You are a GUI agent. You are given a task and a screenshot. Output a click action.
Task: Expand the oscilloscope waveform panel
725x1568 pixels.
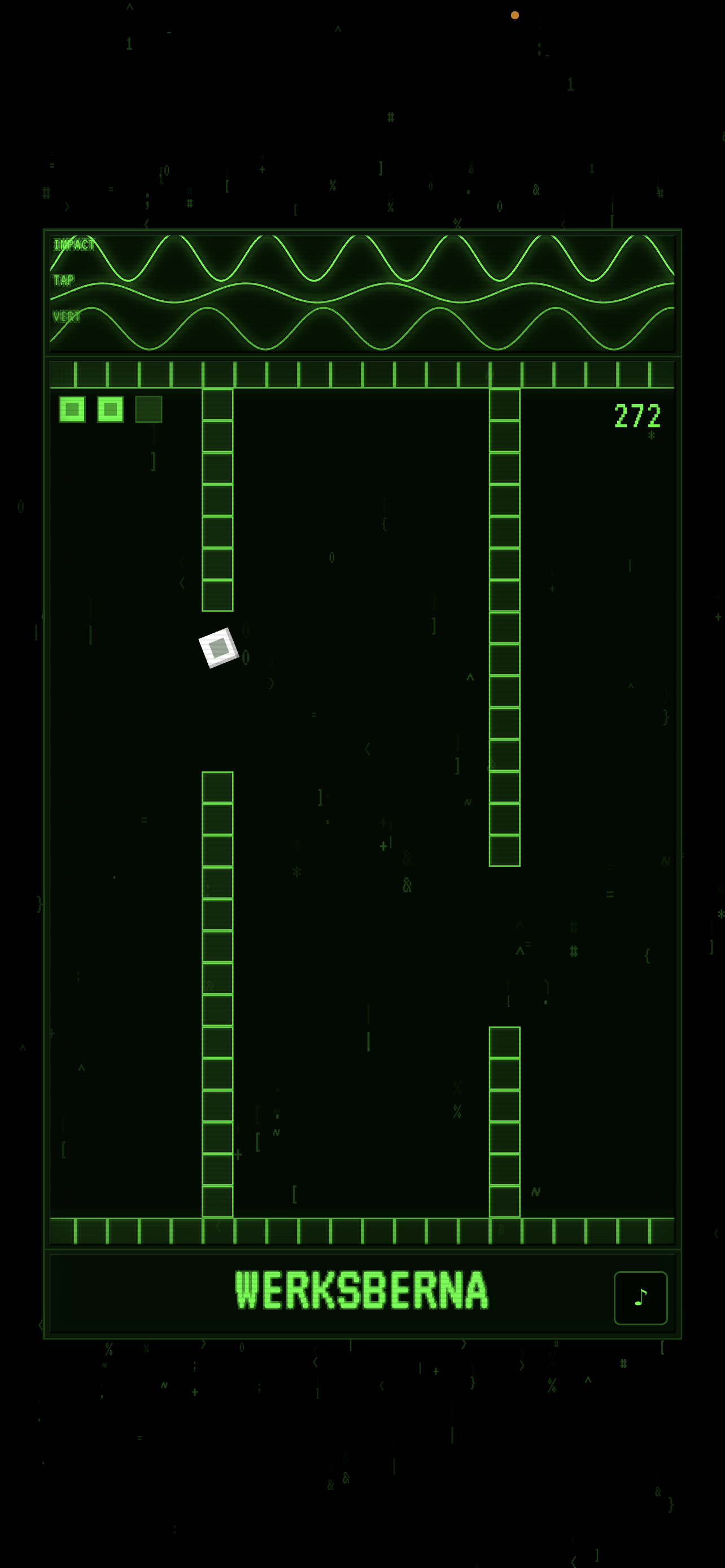362,291
